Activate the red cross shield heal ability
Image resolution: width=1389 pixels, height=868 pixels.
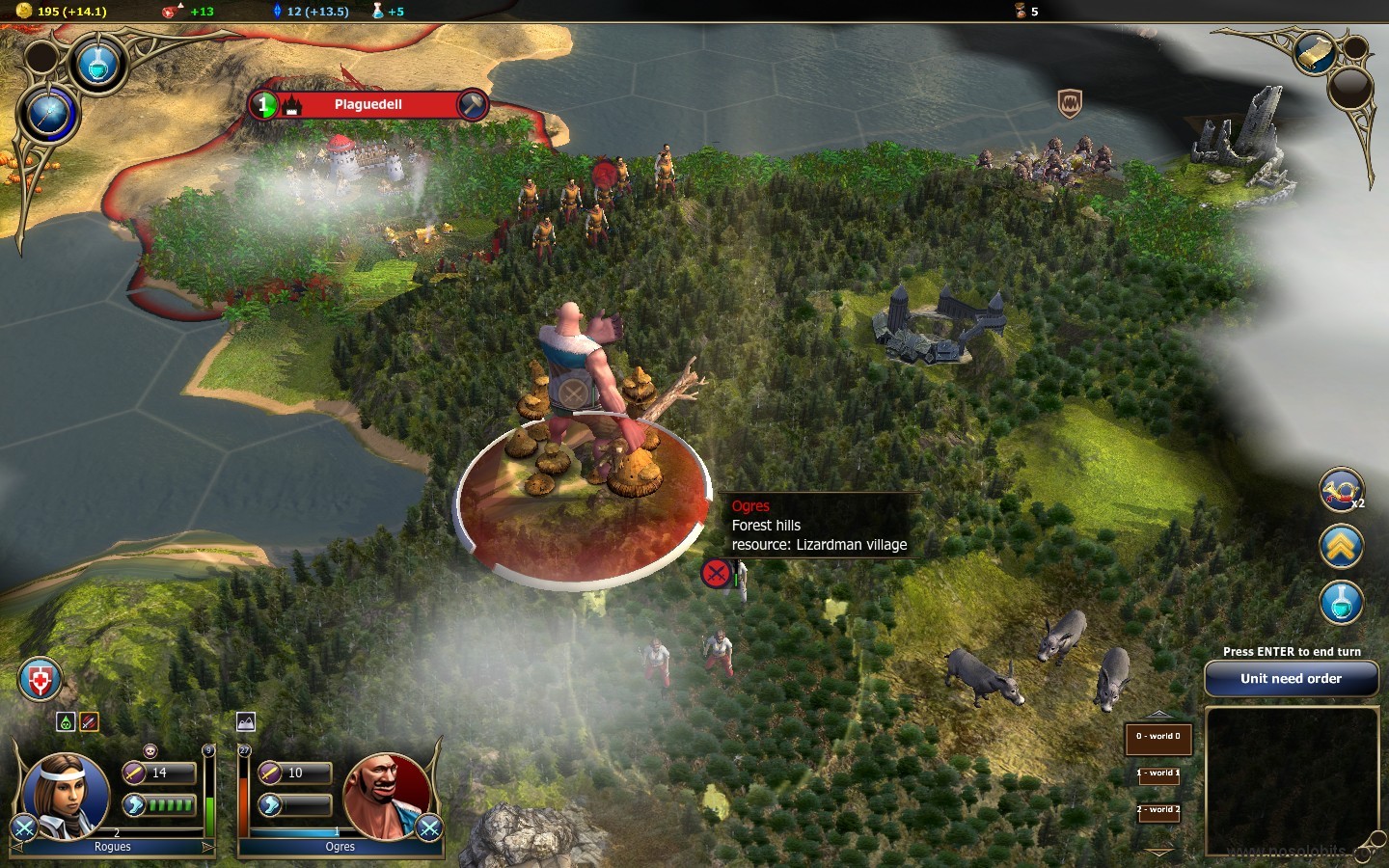click(x=40, y=681)
